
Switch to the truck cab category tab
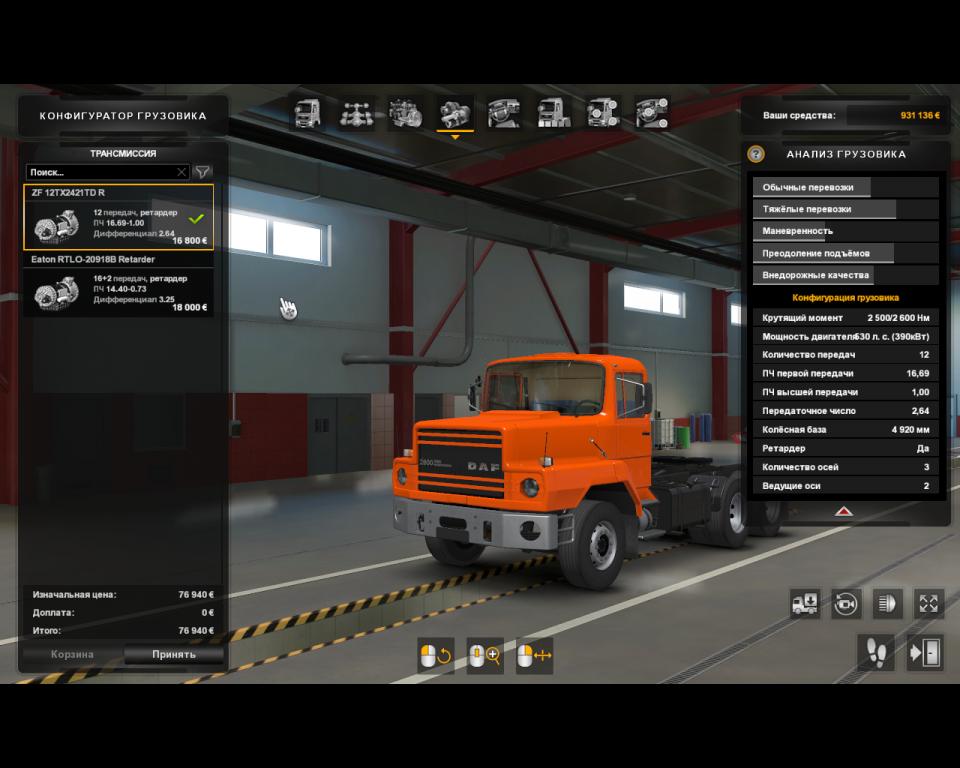pos(306,114)
